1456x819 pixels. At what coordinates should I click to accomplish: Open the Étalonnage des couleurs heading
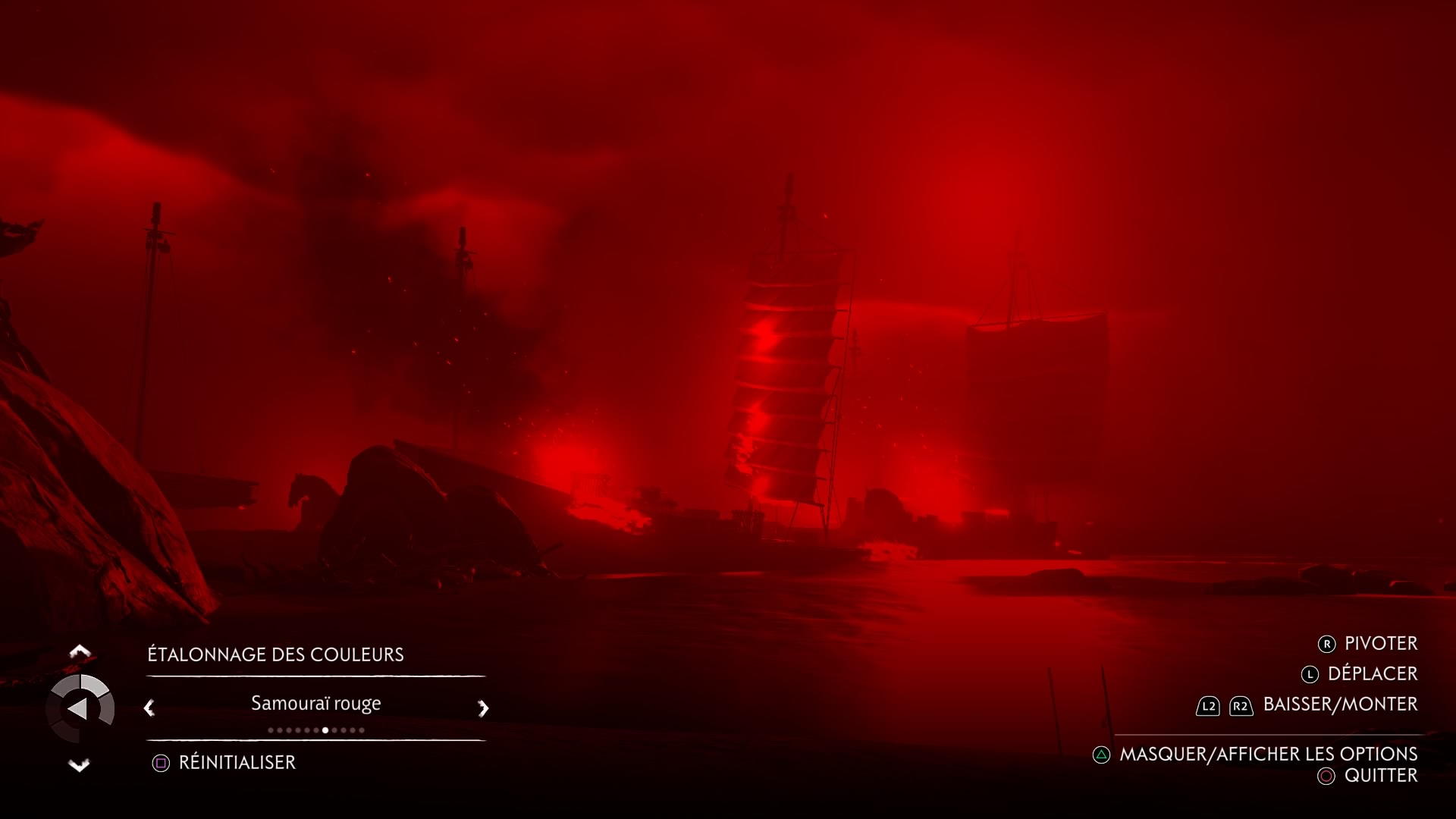(275, 654)
